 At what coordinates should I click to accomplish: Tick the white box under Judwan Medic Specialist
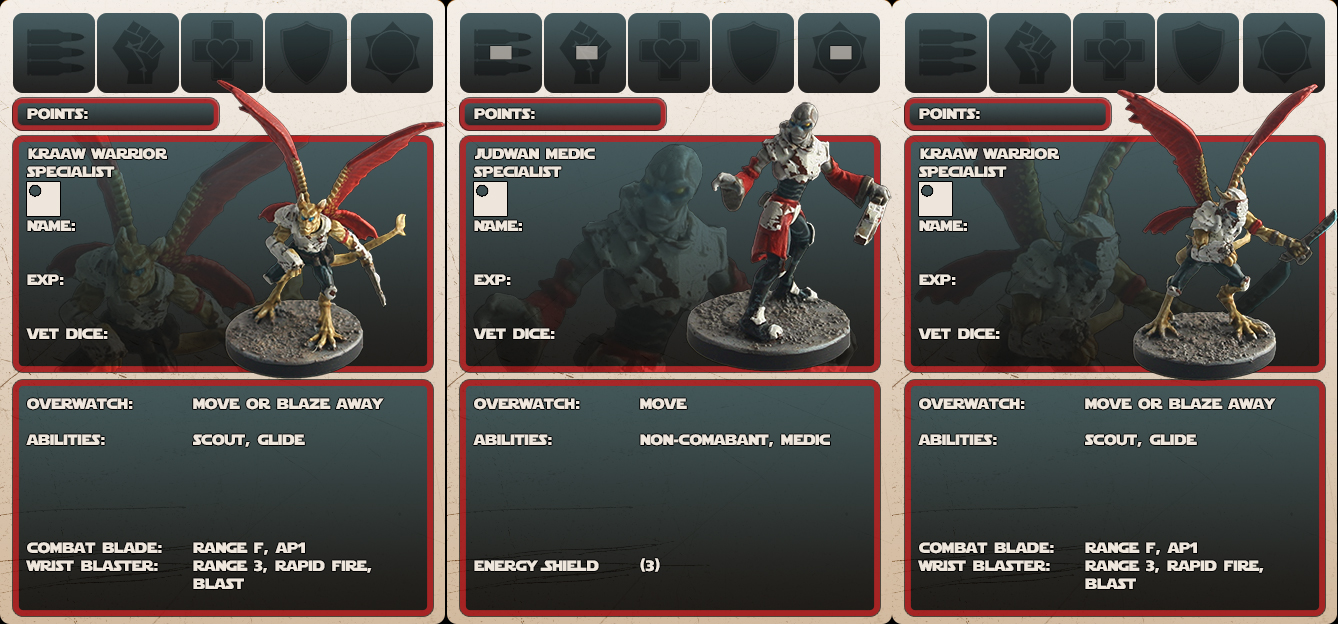(490, 198)
